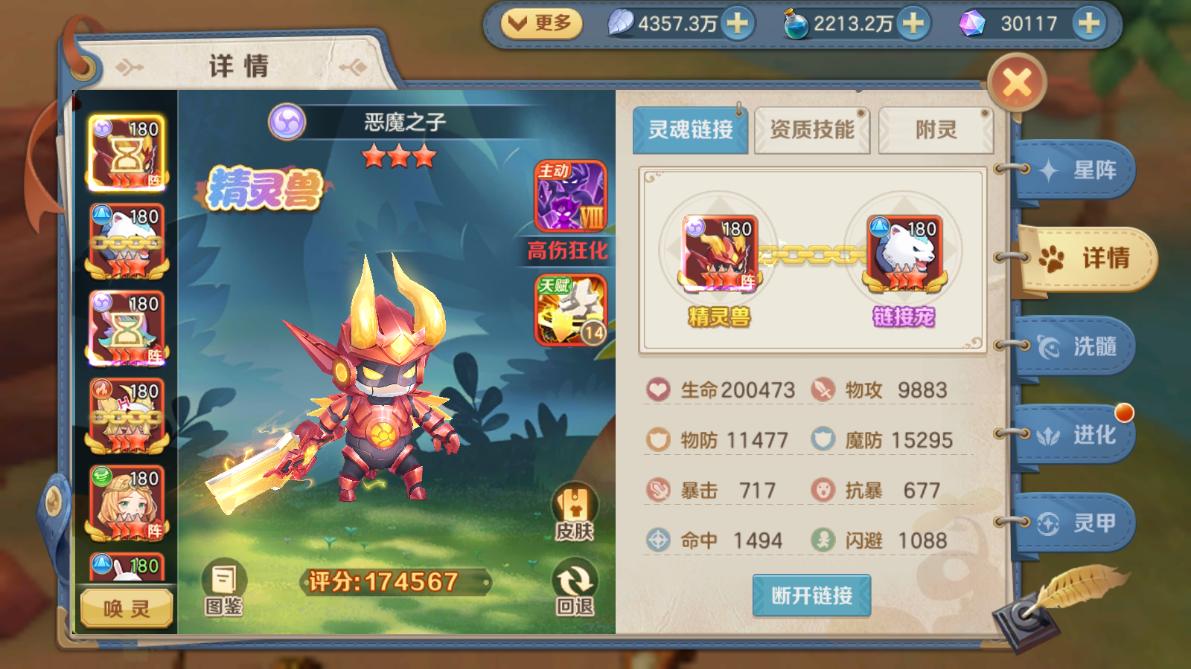Select the 灵魂链接 tab
The width and height of the screenshot is (1191, 669).
(x=690, y=130)
